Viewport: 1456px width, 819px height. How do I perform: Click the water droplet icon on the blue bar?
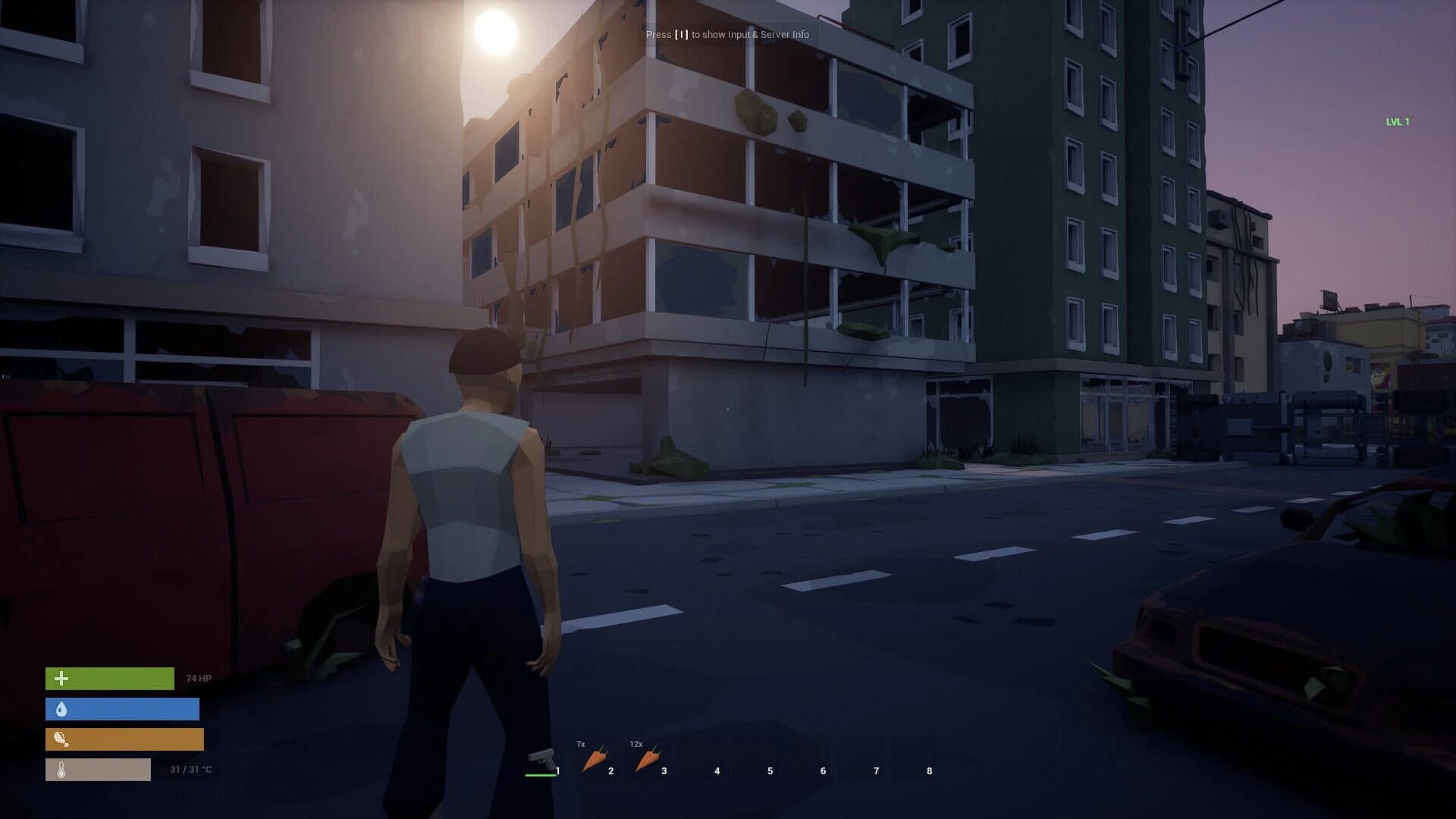pyautogui.click(x=62, y=710)
